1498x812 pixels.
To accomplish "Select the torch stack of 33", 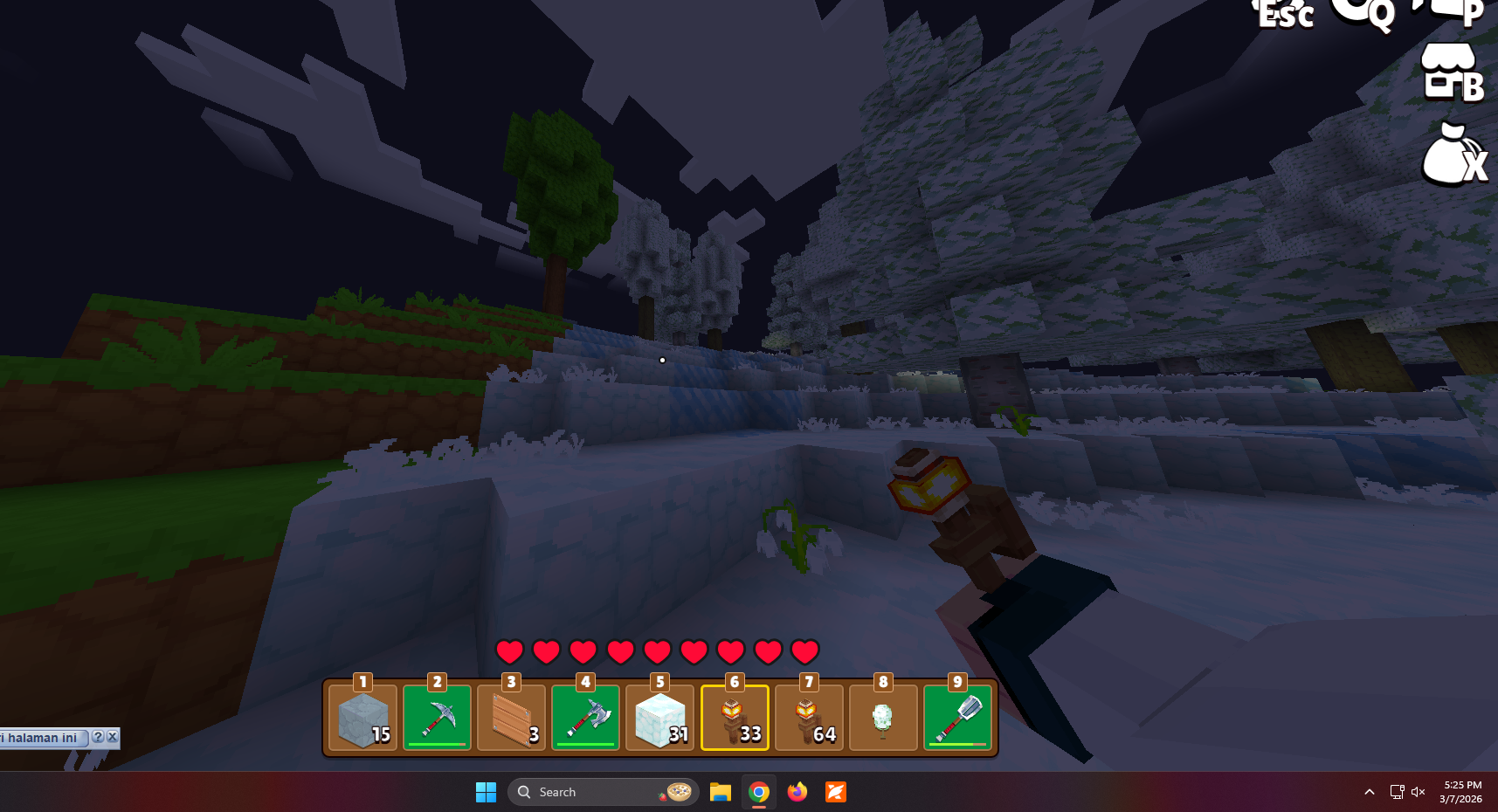I will (735, 718).
